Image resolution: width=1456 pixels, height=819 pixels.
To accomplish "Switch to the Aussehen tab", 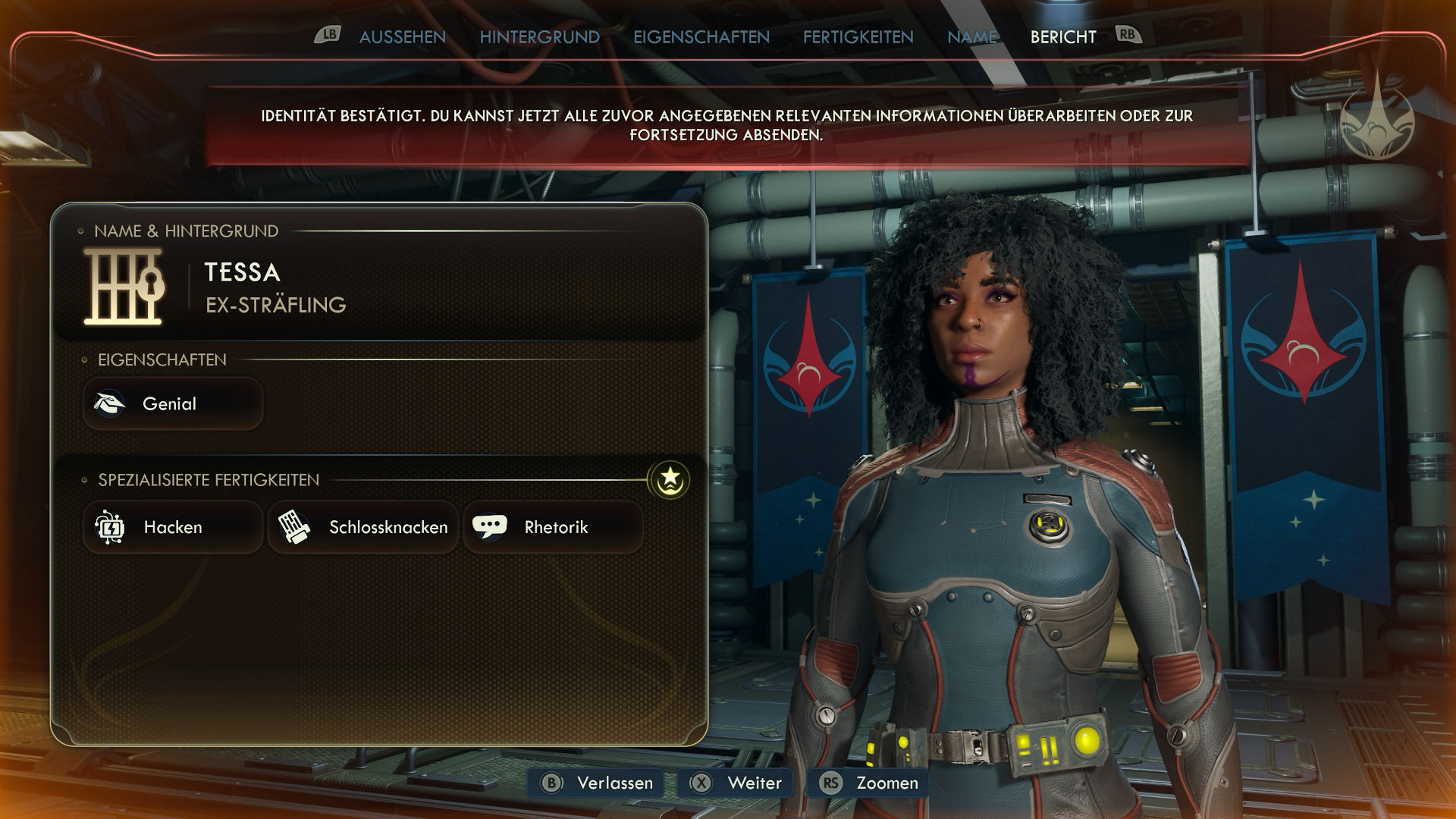I will [402, 37].
